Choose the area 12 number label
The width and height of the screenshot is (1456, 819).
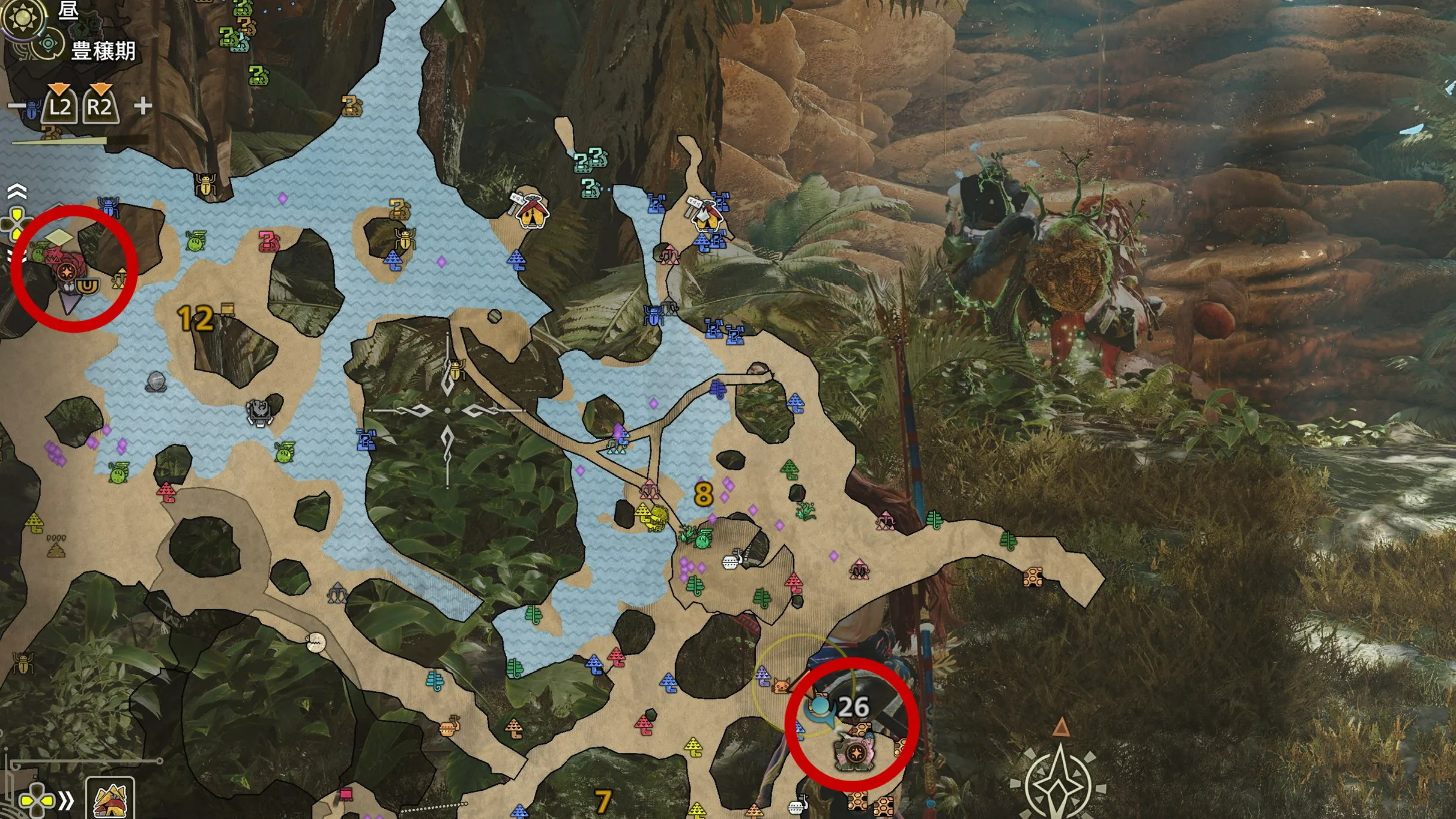[x=195, y=319]
